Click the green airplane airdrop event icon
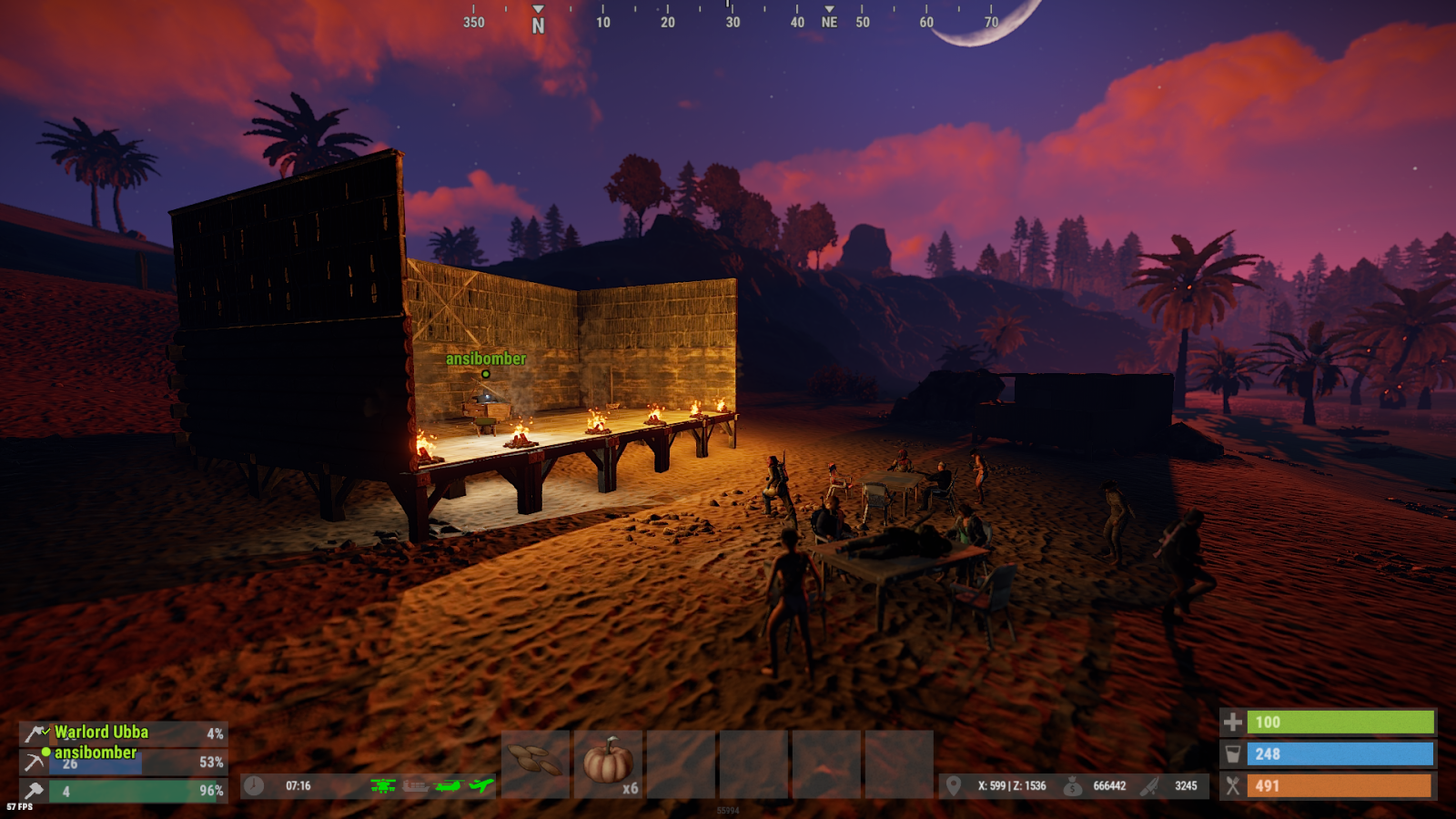The image size is (1456, 819). pyautogui.click(x=481, y=785)
